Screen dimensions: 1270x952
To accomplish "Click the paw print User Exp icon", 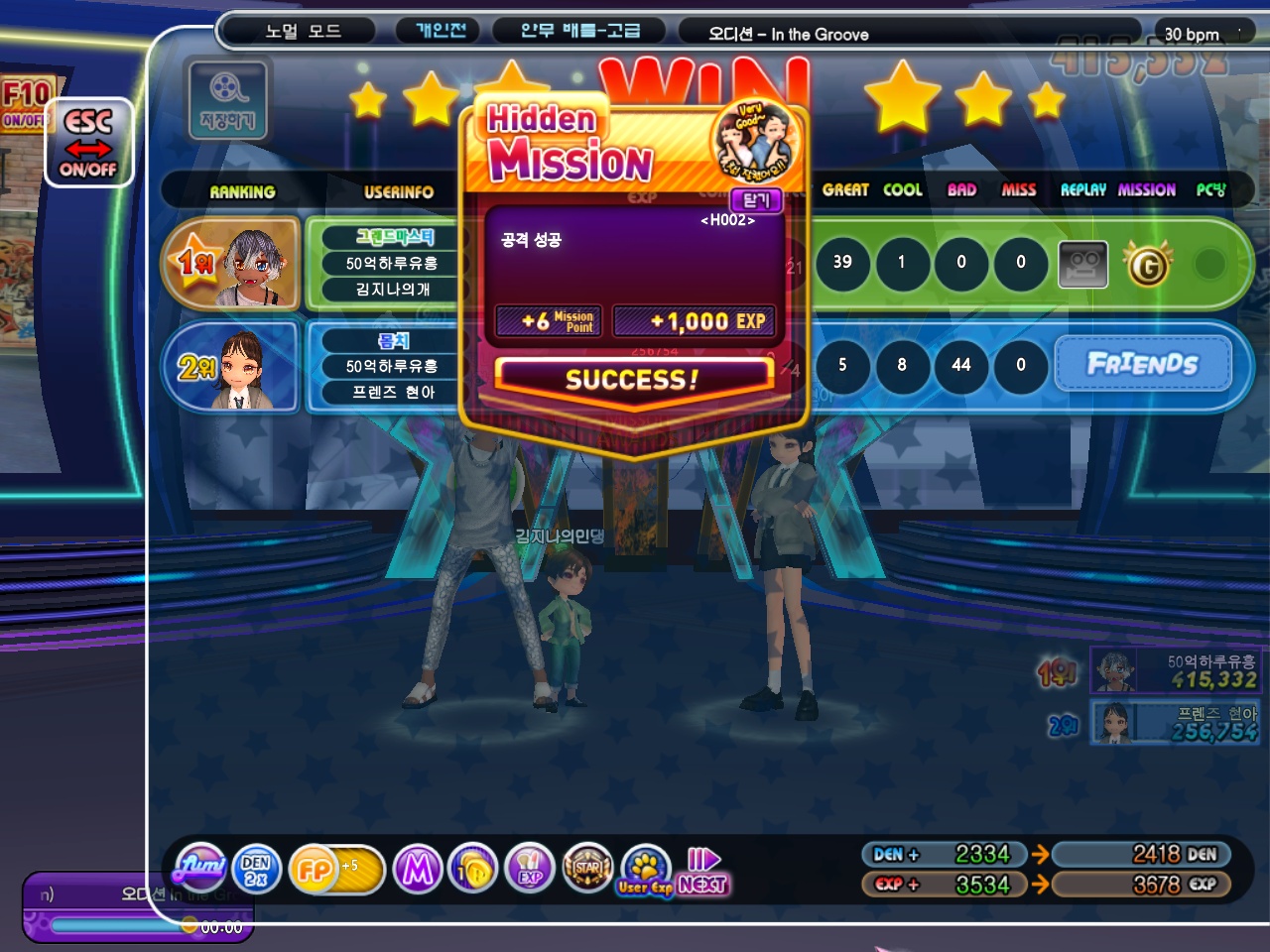I will click(645, 870).
